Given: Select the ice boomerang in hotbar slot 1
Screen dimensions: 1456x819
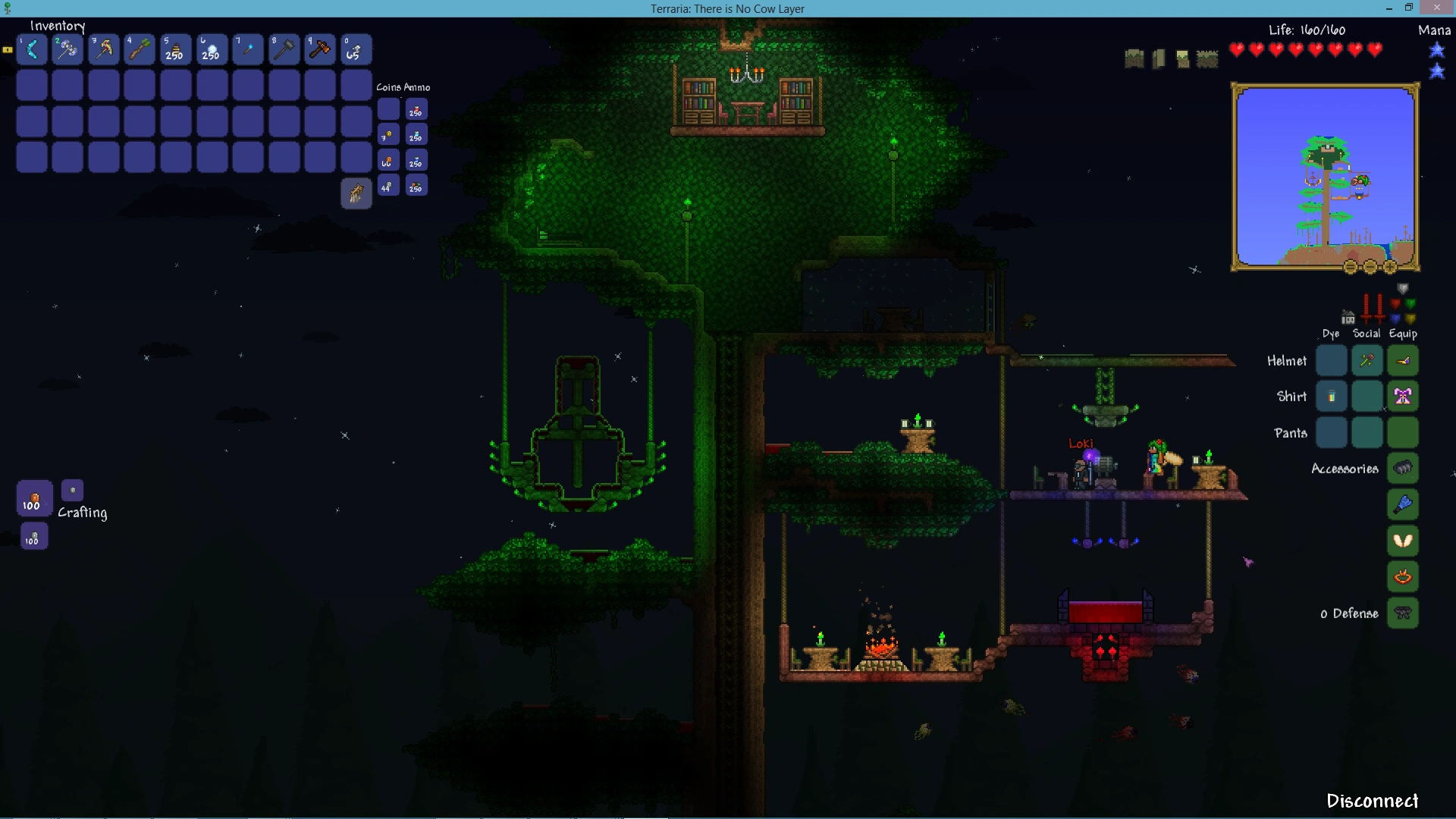Looking at the screenshot, I should (x=32, y=49).
